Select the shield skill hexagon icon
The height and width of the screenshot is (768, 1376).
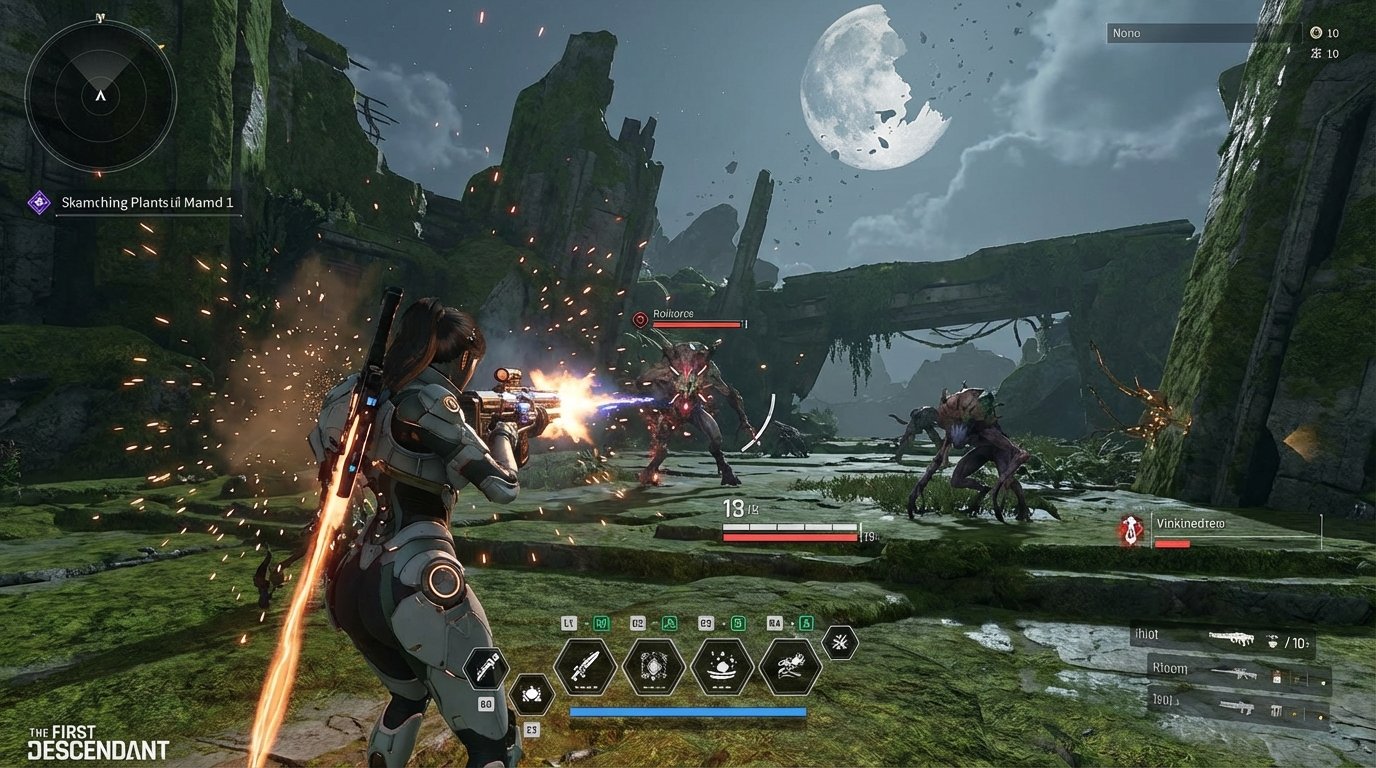[x=654, y=665]
